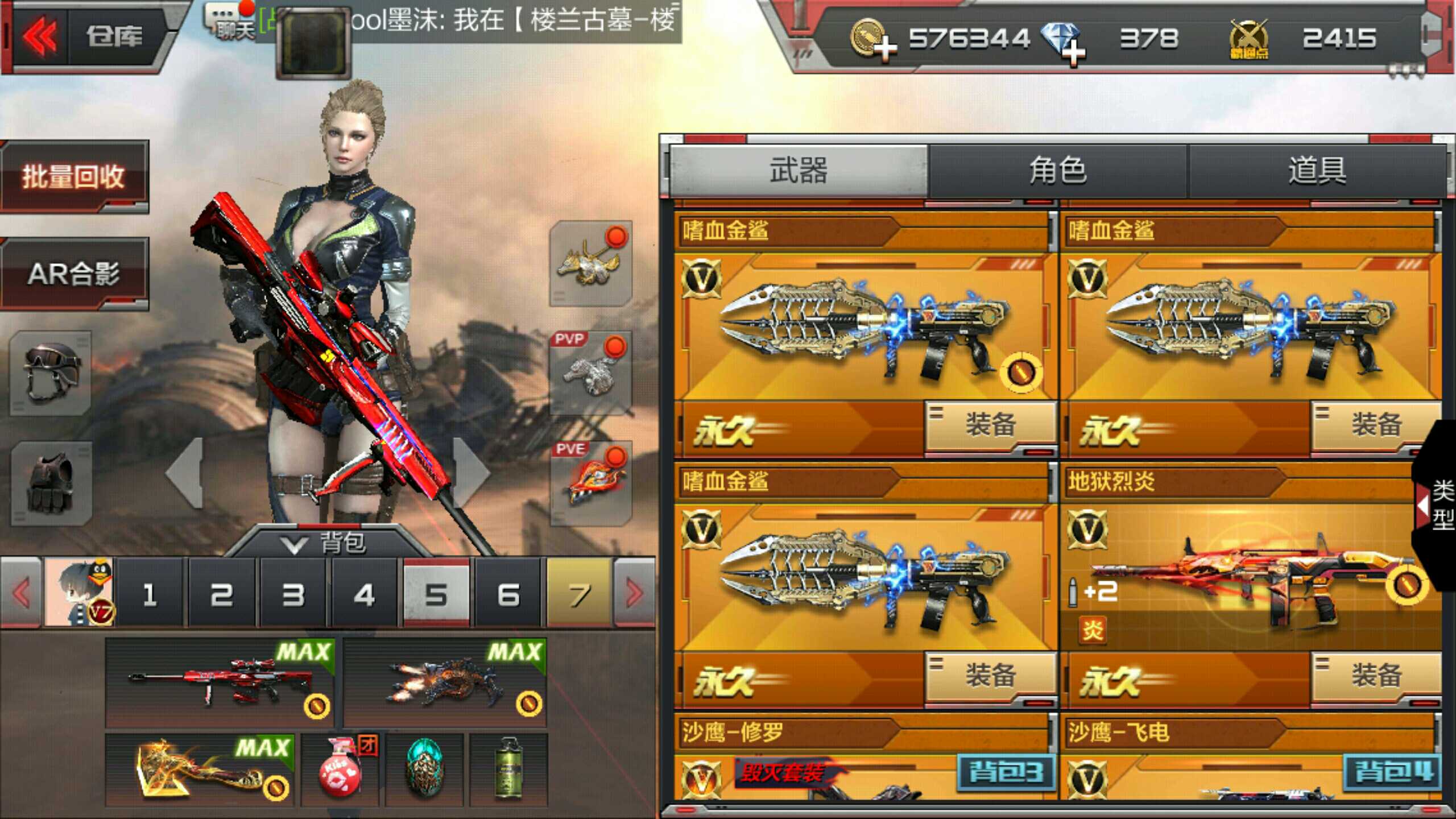Equip the 地狱烈炎 rifle via 装备

(1375, 676)
